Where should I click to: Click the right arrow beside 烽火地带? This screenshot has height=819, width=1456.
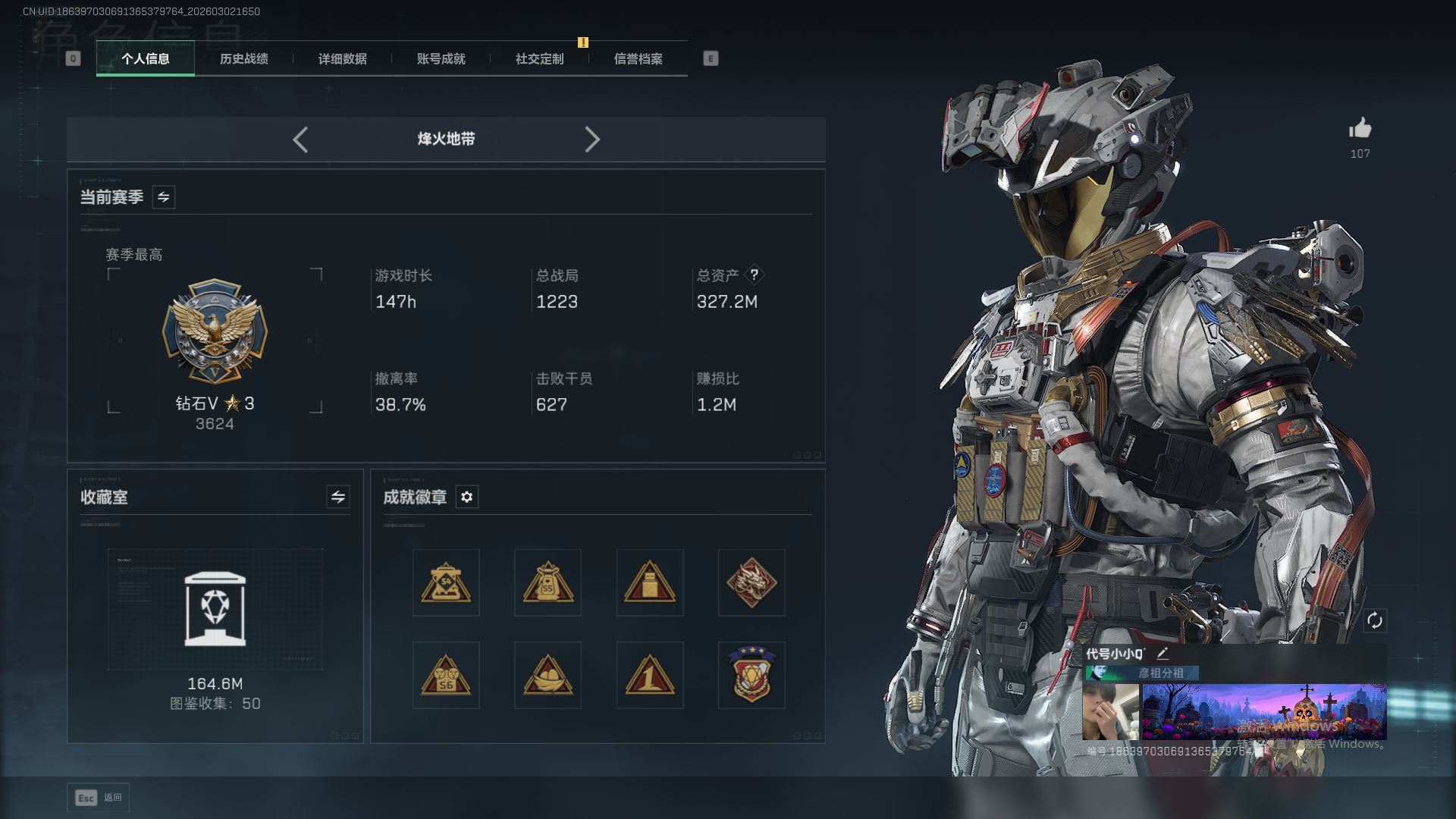click(592, 140)
